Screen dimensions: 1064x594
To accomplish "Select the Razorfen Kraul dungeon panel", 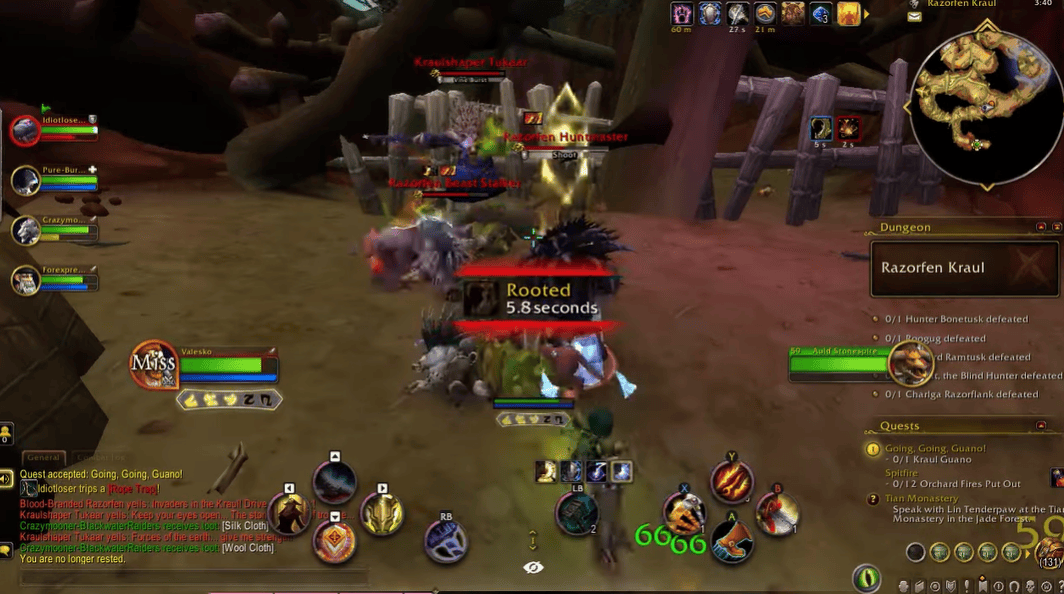I will click(954, 268).
